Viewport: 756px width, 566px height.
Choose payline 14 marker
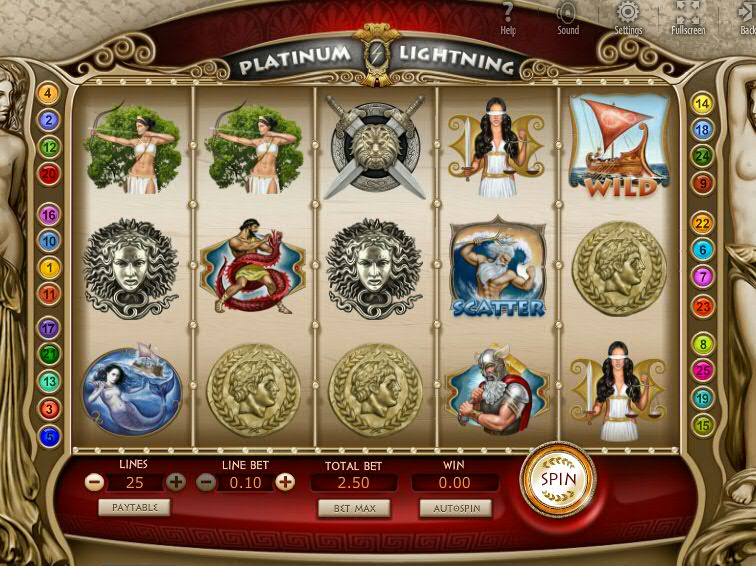[703, 103]
